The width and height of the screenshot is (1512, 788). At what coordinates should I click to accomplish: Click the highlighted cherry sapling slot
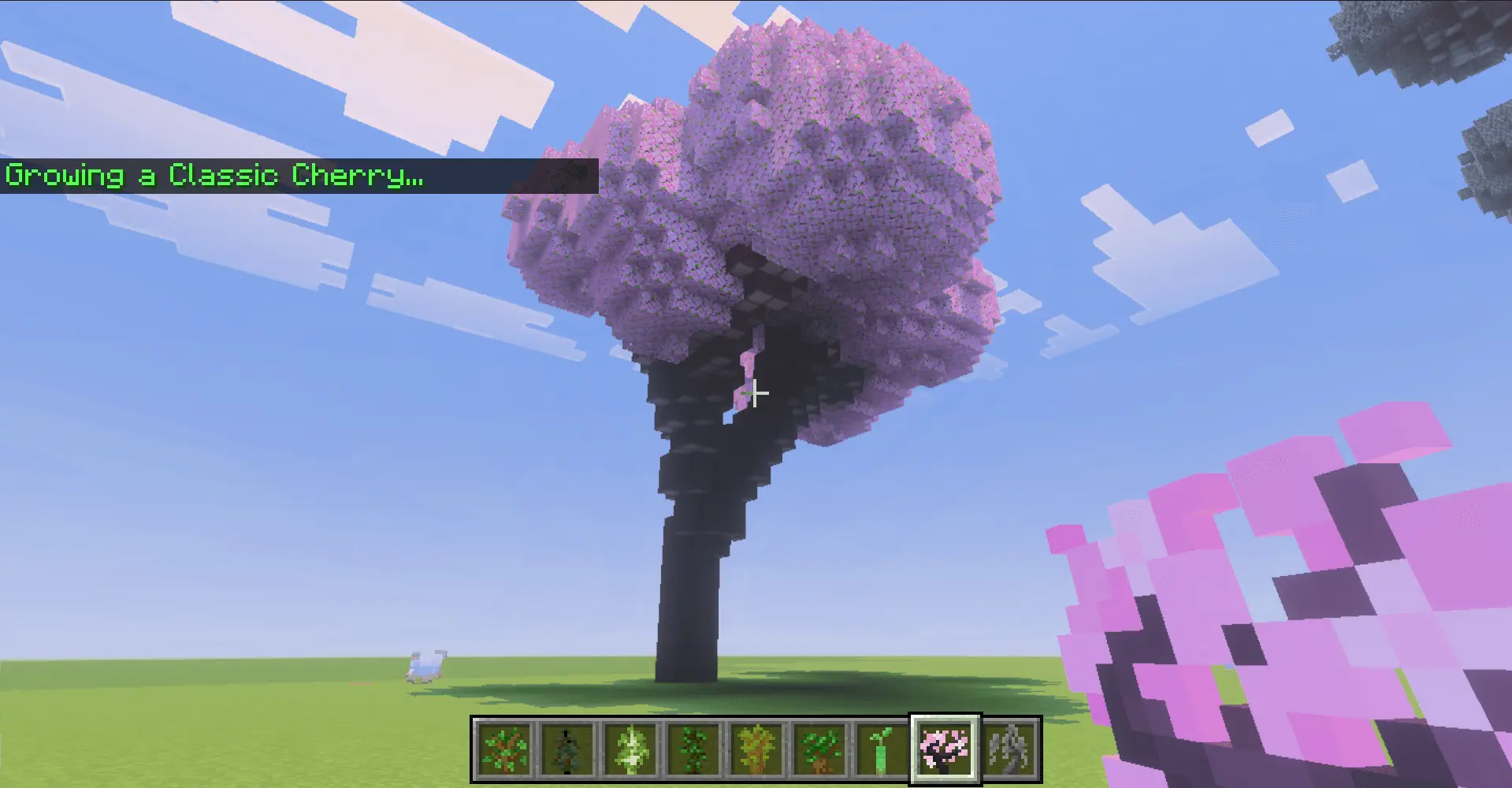(945, 749)
